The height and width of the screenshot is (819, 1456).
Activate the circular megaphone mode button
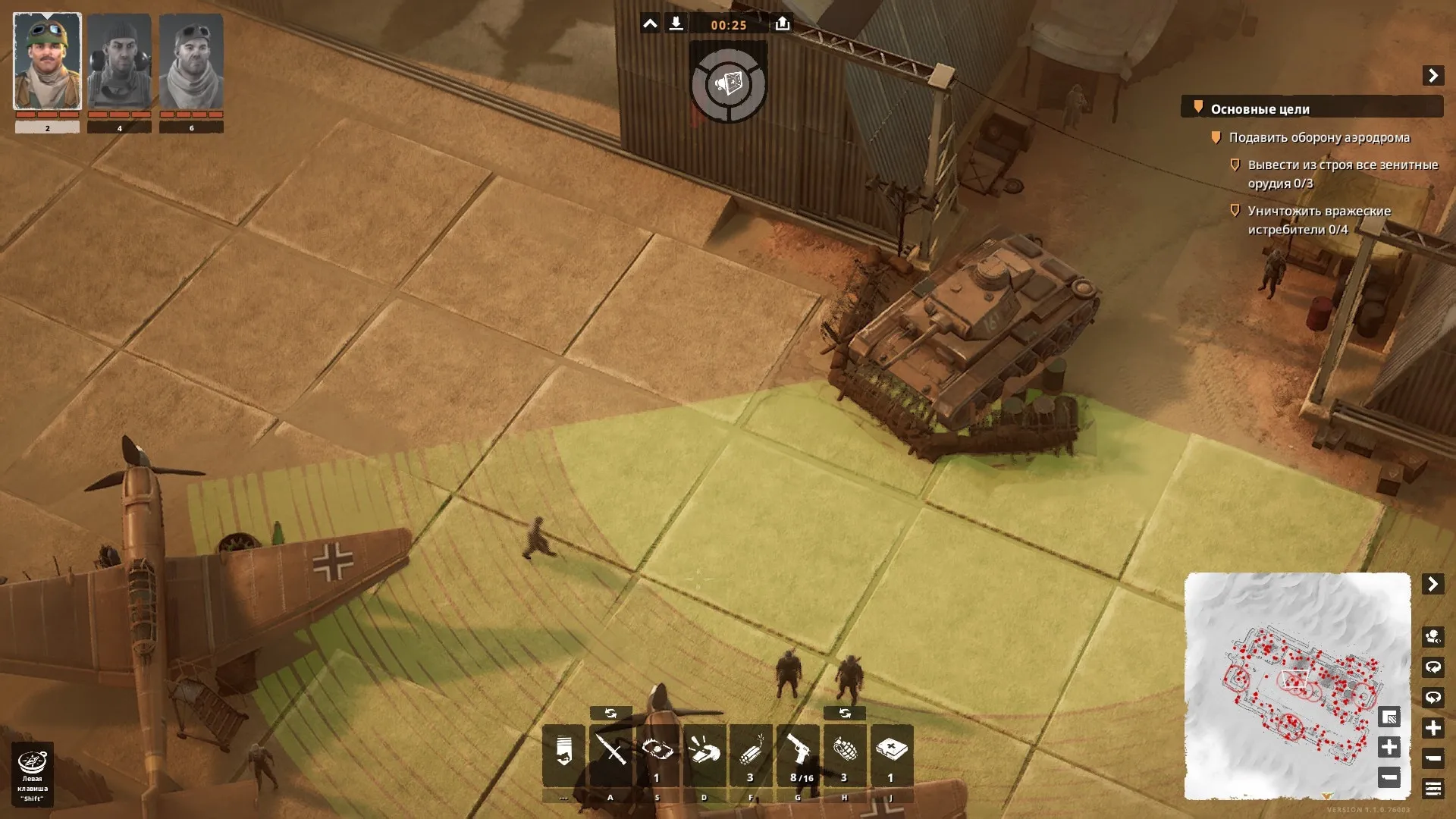729,83
